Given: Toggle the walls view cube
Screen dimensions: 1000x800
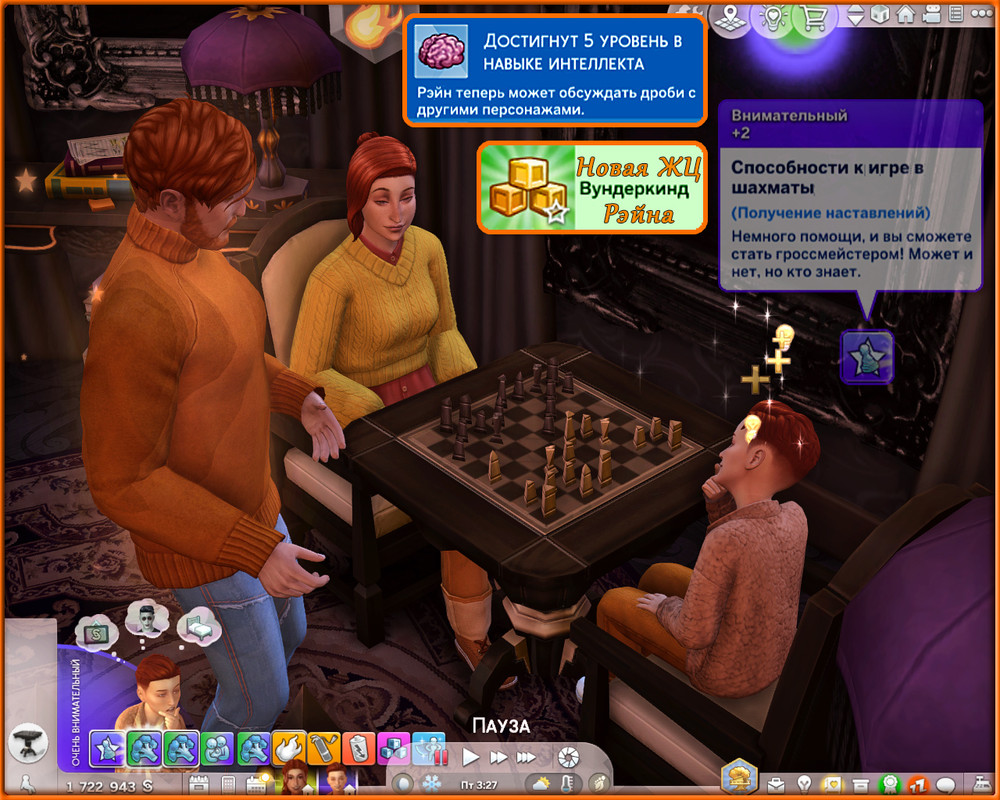Looking at the screenshot, I should (x=880, y=16).
